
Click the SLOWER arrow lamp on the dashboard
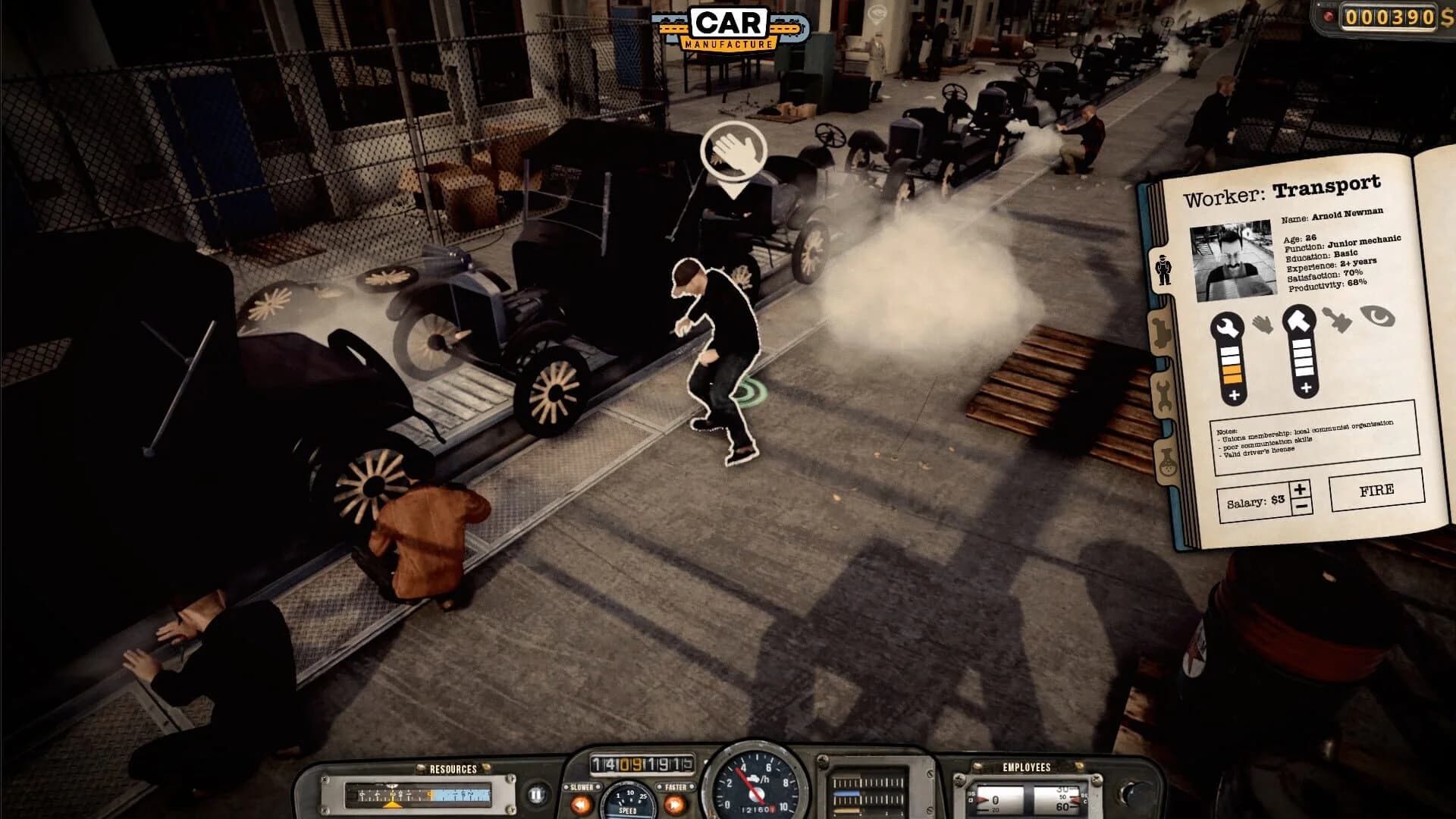[x=581, y=803]
